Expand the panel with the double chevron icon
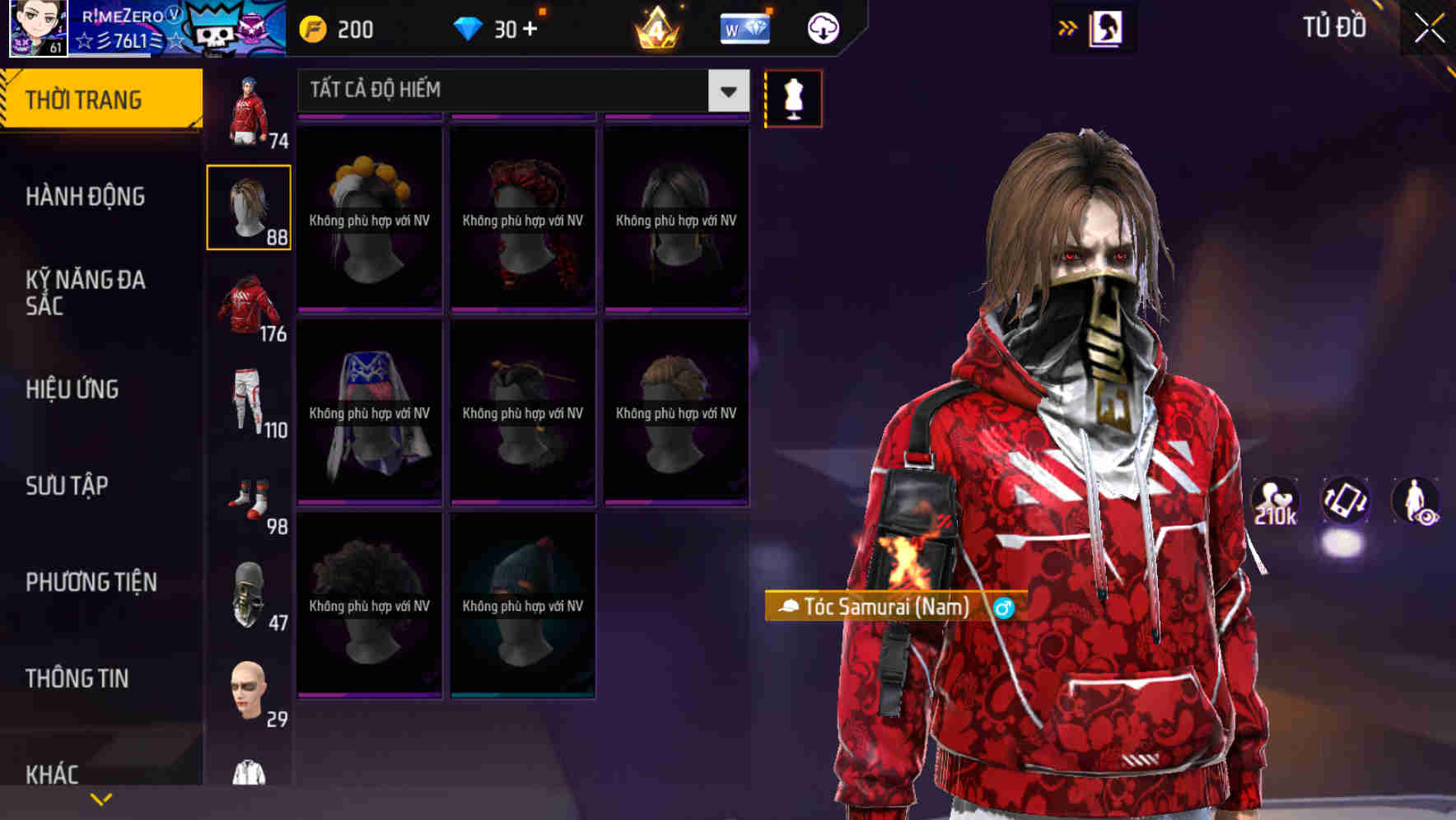Image resolution: width=1456 pixels, height=820 pixels. [1066, 27]
